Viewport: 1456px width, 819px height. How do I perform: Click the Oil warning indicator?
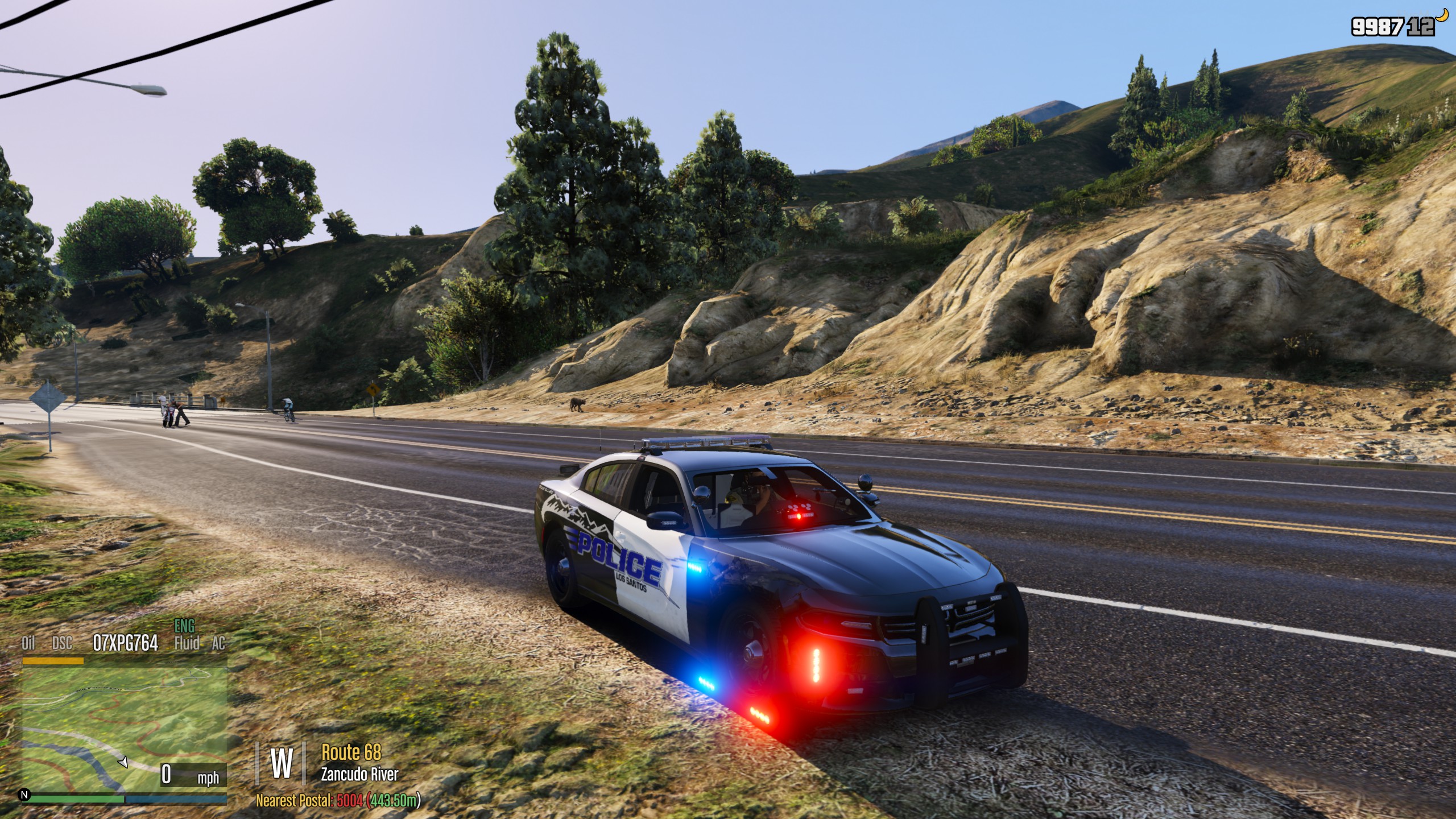click(28, 644)
